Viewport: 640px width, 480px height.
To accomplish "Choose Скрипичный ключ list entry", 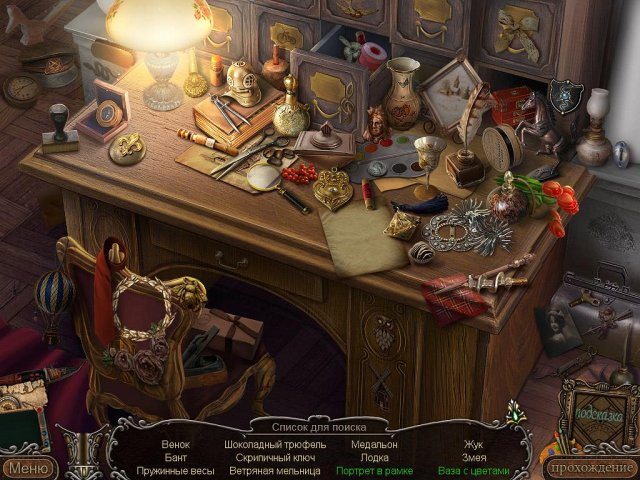I will 276,457.
